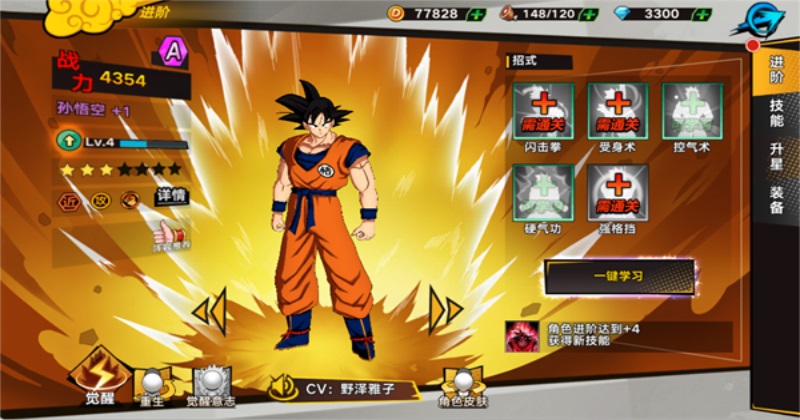Click the 一键学习 button

619,276
